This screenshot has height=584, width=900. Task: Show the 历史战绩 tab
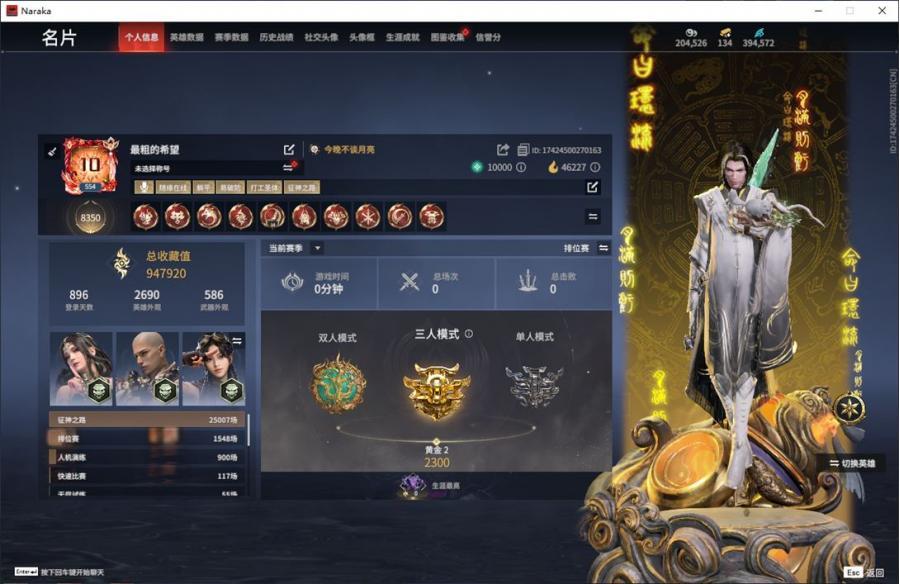276,38
